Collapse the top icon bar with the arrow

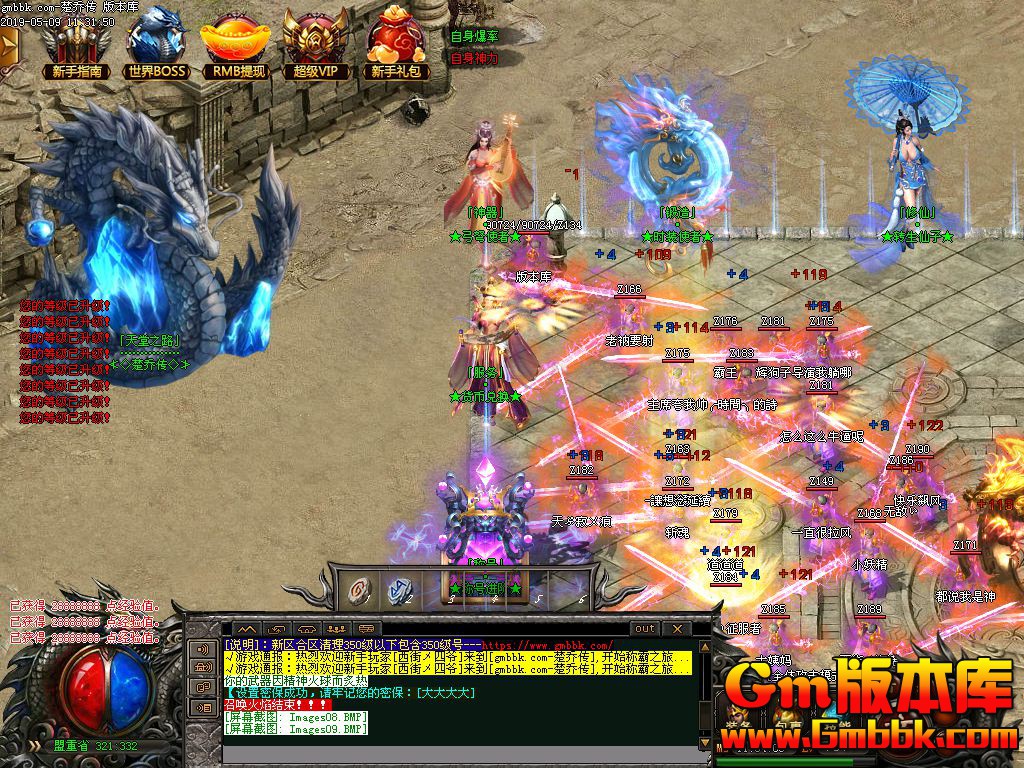(9, 45)
